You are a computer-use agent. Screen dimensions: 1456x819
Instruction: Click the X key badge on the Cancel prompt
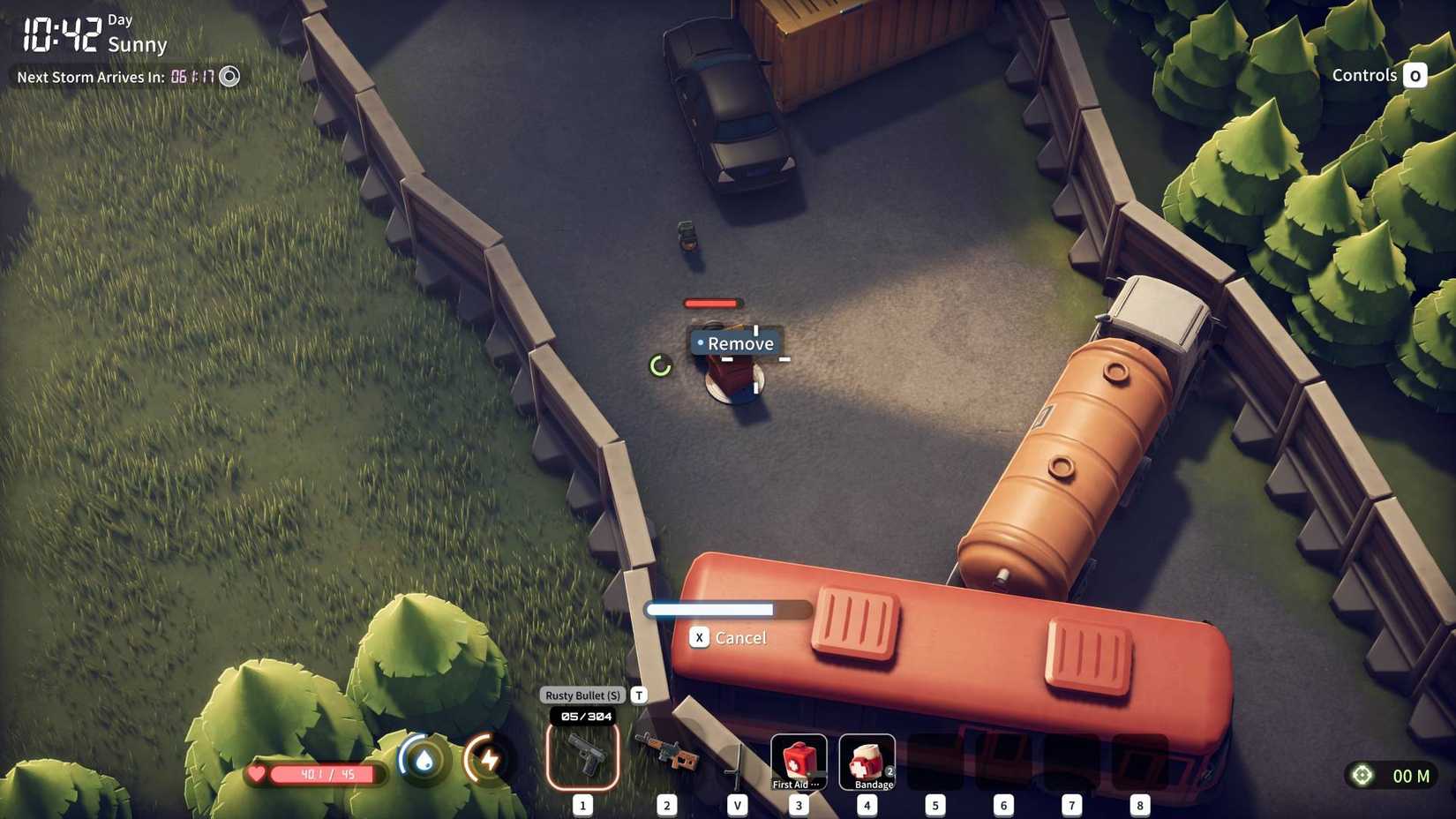pyautogui.click(x=699, y=637)
